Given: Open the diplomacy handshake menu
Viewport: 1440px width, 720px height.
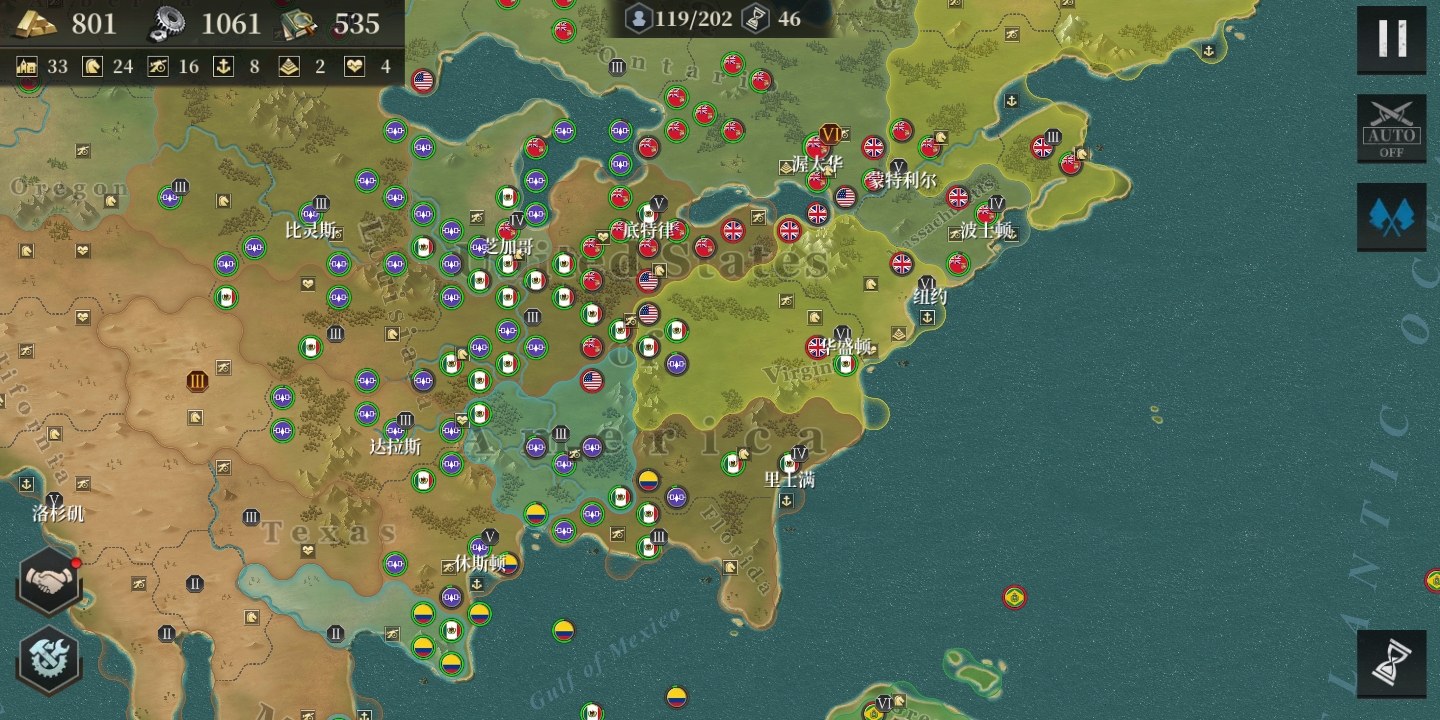Looking at the screenshot, I should click(48, 581).
